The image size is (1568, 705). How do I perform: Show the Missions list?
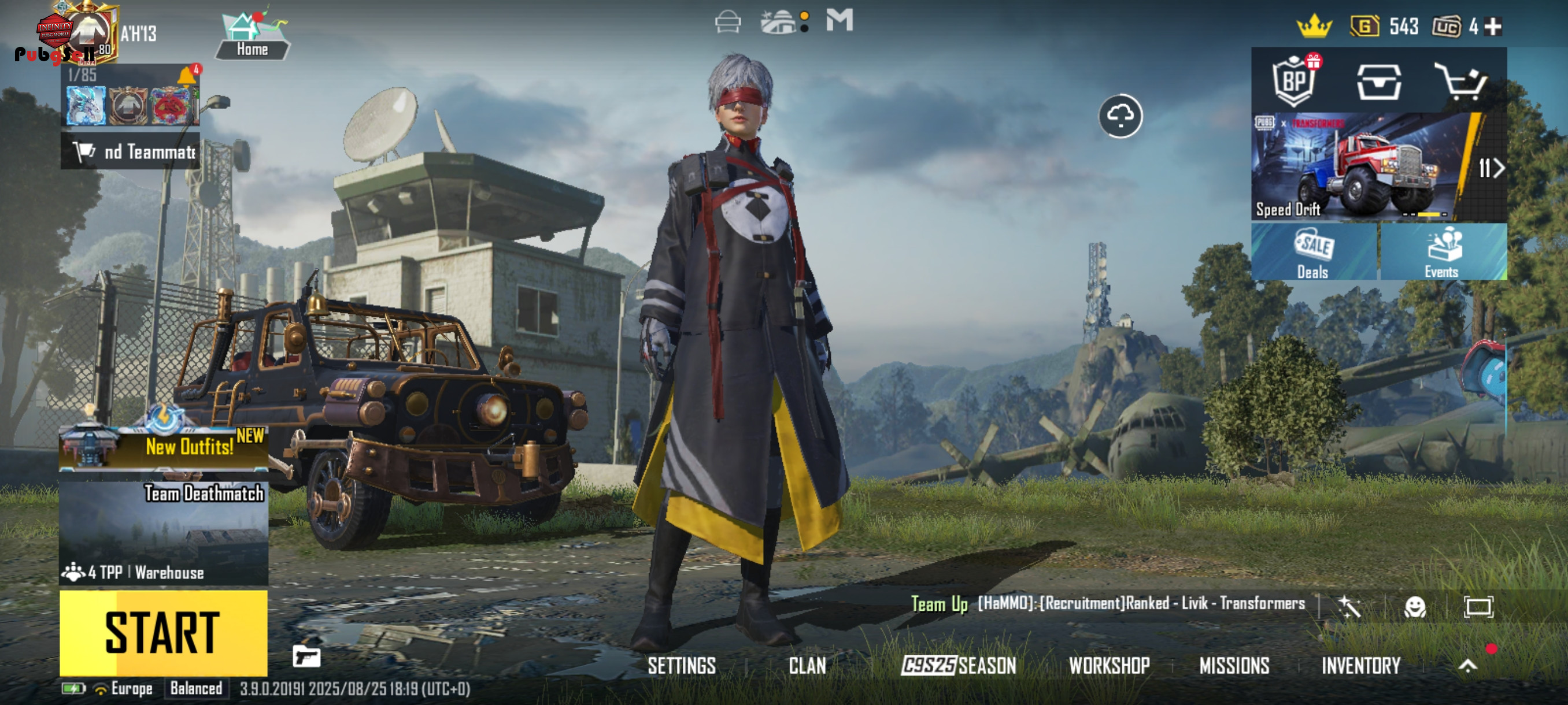pos(1234,666)
